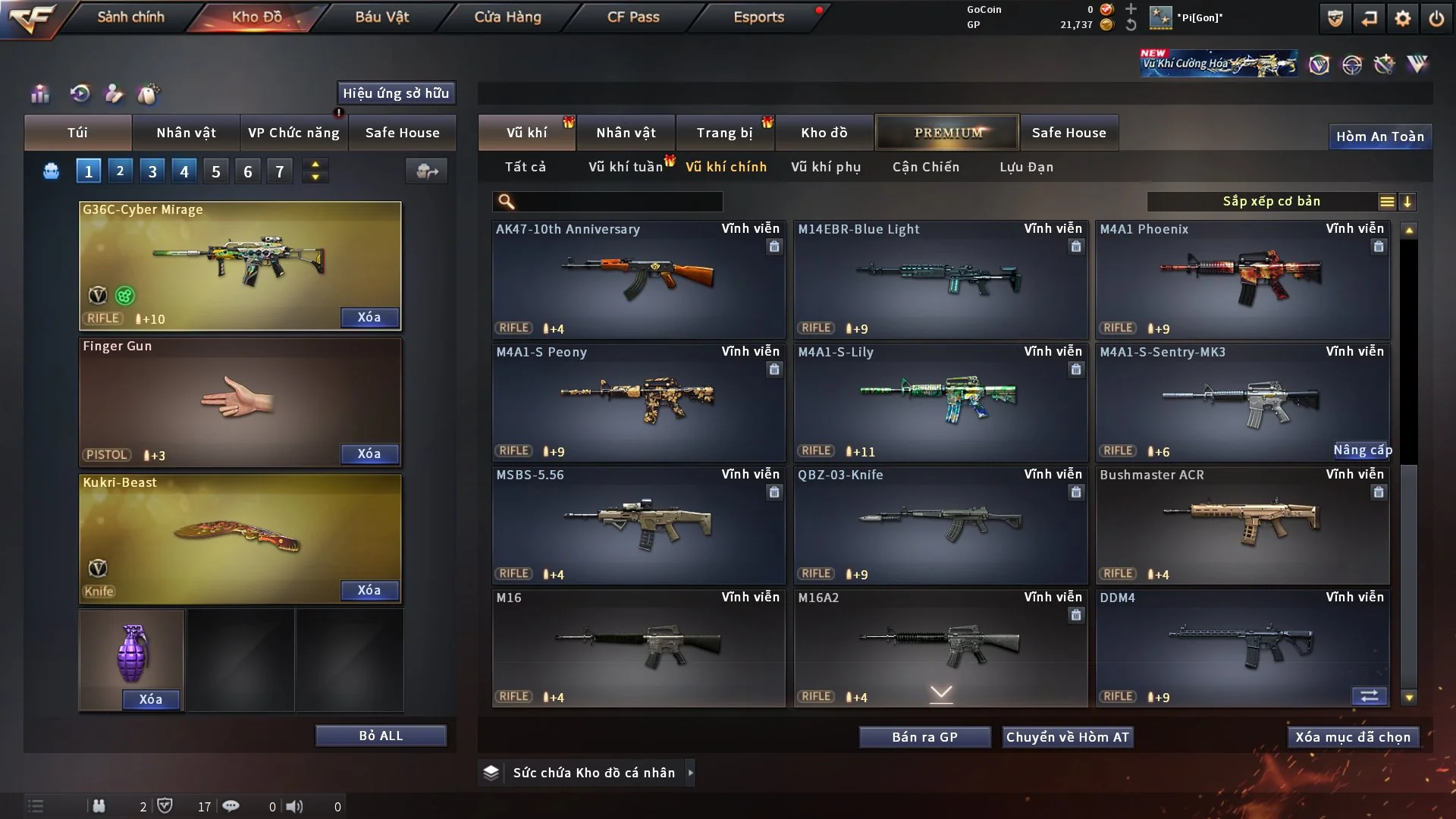Screen dimensions: 1456x819
Task: Click Nâng cấp on M4A1-S-Sentry-MK3
Action: pyautogui.click(x=1362, y=450)
